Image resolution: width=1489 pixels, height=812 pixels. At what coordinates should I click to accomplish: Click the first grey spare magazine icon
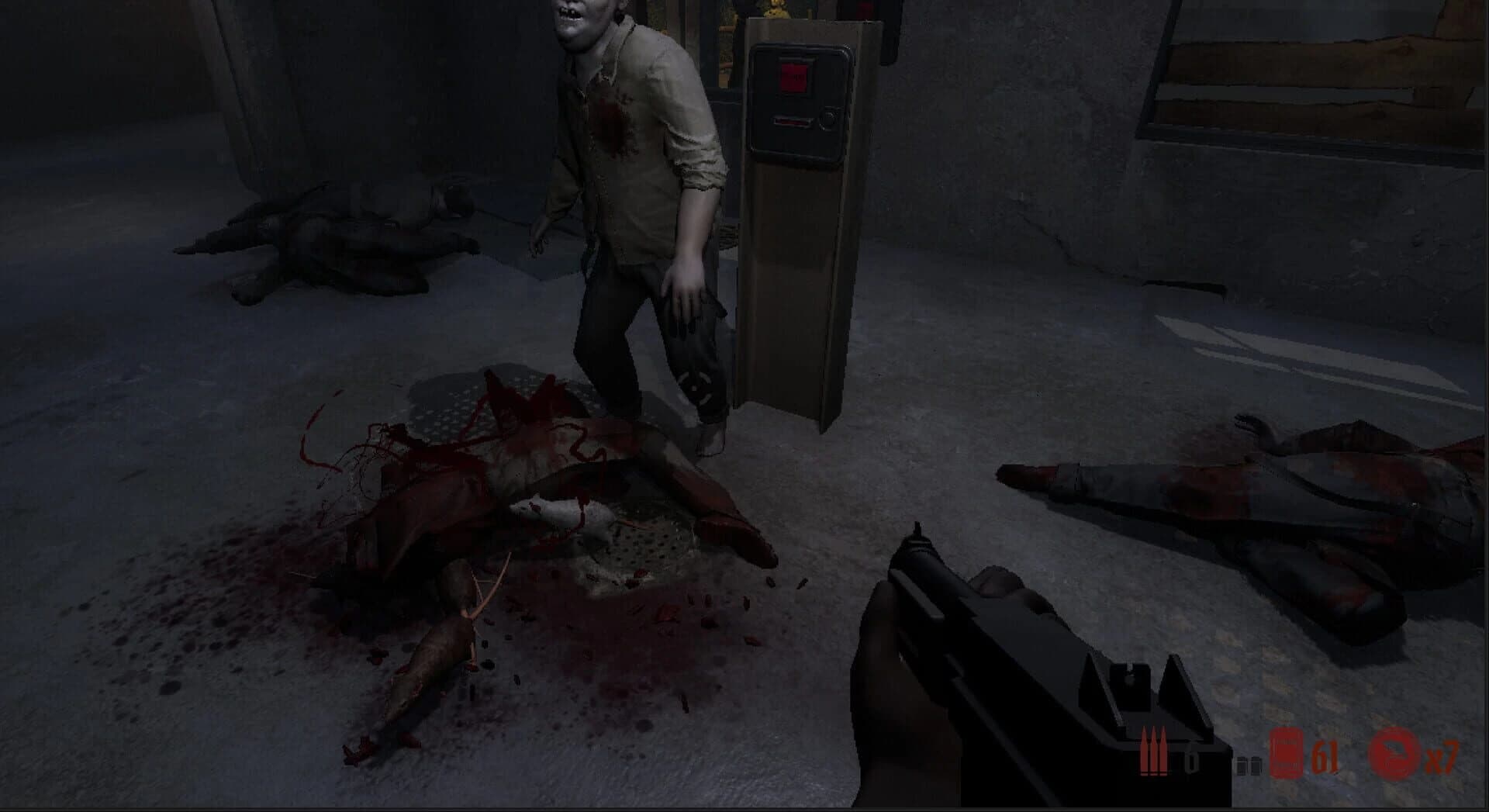tap(1241, 764)
